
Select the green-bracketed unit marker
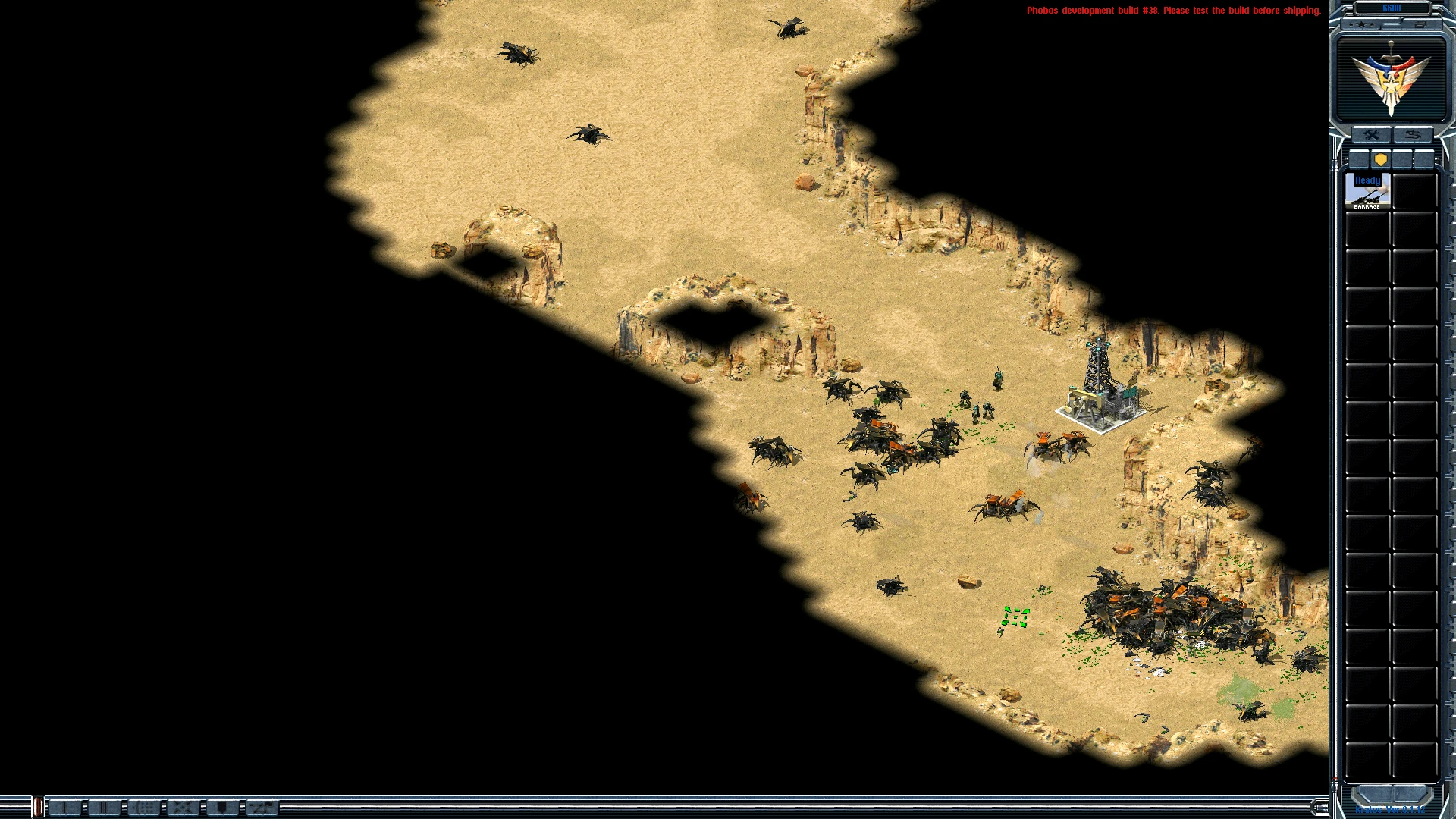pyautogui.click(x=1015, y=617)
